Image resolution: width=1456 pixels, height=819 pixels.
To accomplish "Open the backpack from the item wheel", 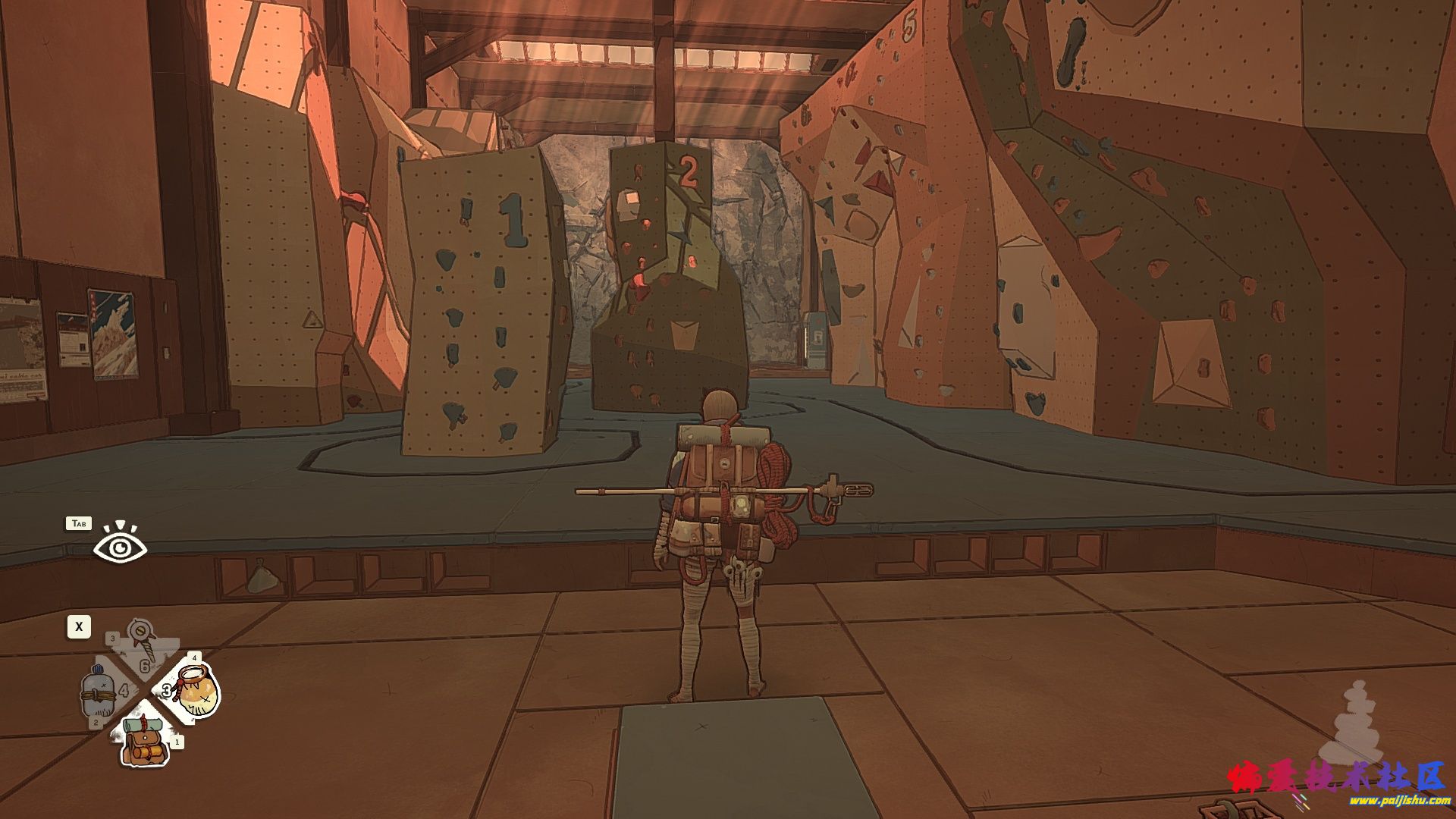I will [x=144, y=742].
